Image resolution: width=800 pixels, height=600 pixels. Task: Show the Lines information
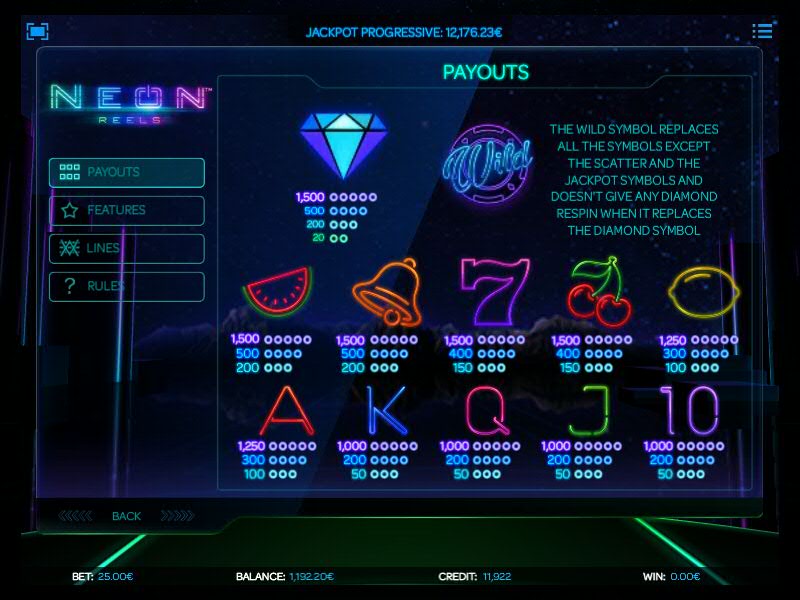coord(126,248)
